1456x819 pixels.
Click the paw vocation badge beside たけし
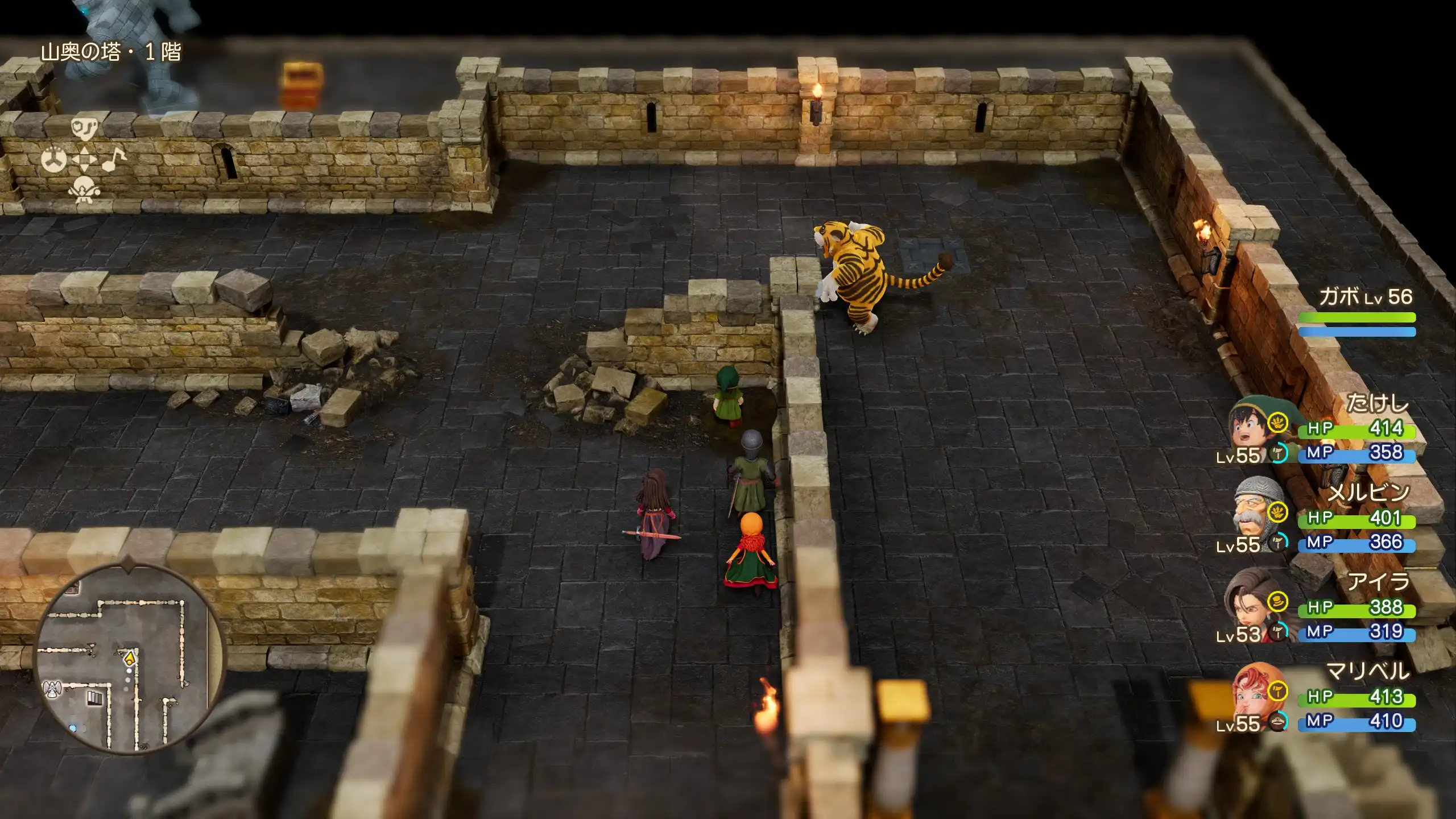[x=1278, y=422]
